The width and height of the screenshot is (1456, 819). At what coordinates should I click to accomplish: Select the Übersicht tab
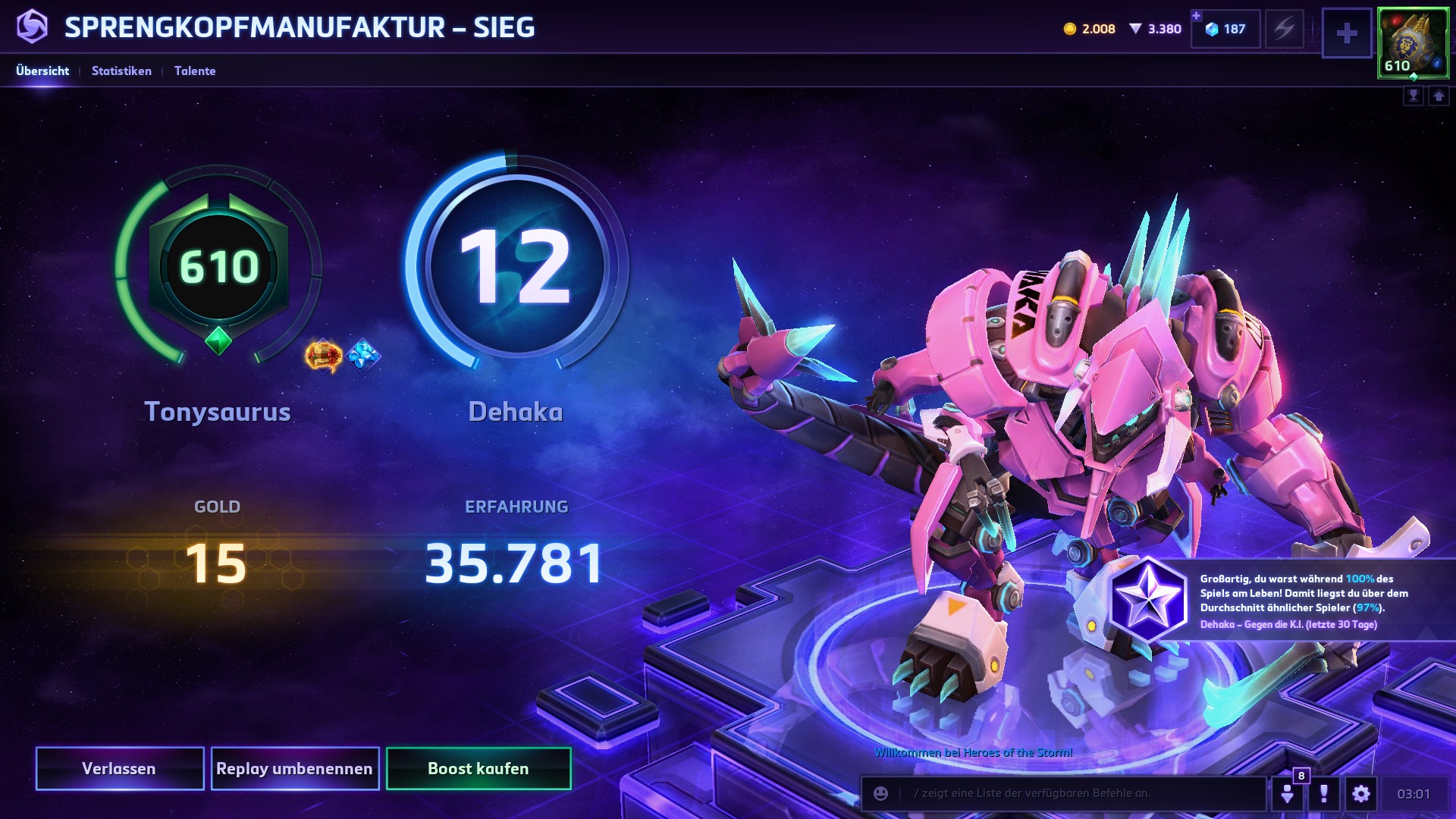pos(42,71)
